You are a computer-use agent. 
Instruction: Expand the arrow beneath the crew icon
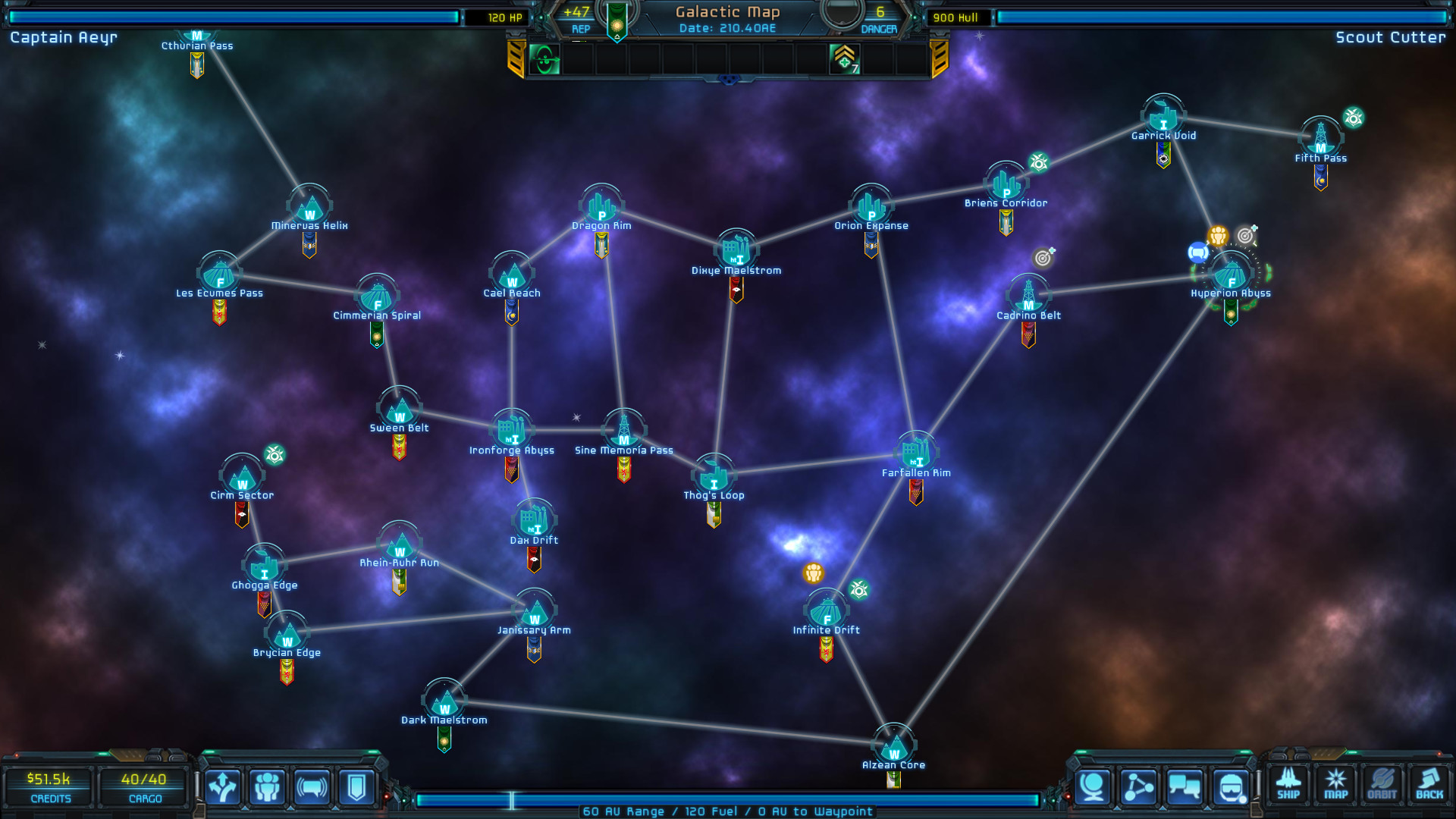pos(244,808)
